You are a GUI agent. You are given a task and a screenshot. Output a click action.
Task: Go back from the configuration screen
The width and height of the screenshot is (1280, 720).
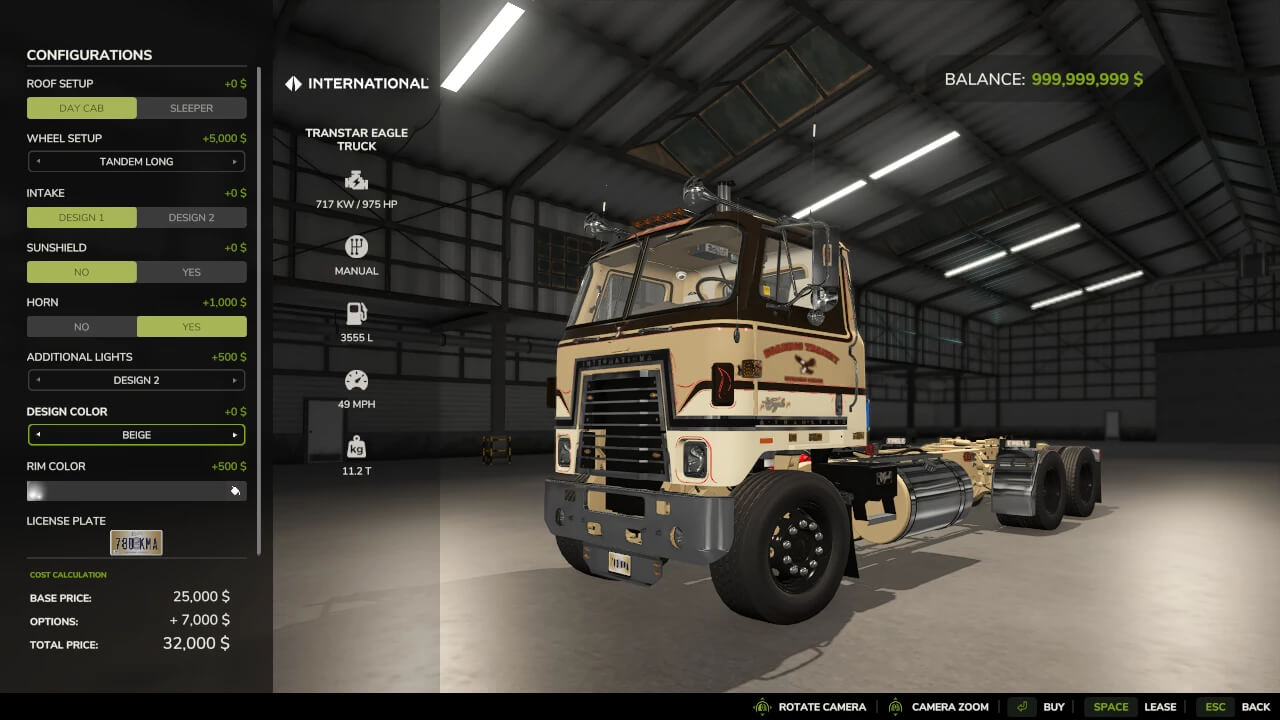1234,707
